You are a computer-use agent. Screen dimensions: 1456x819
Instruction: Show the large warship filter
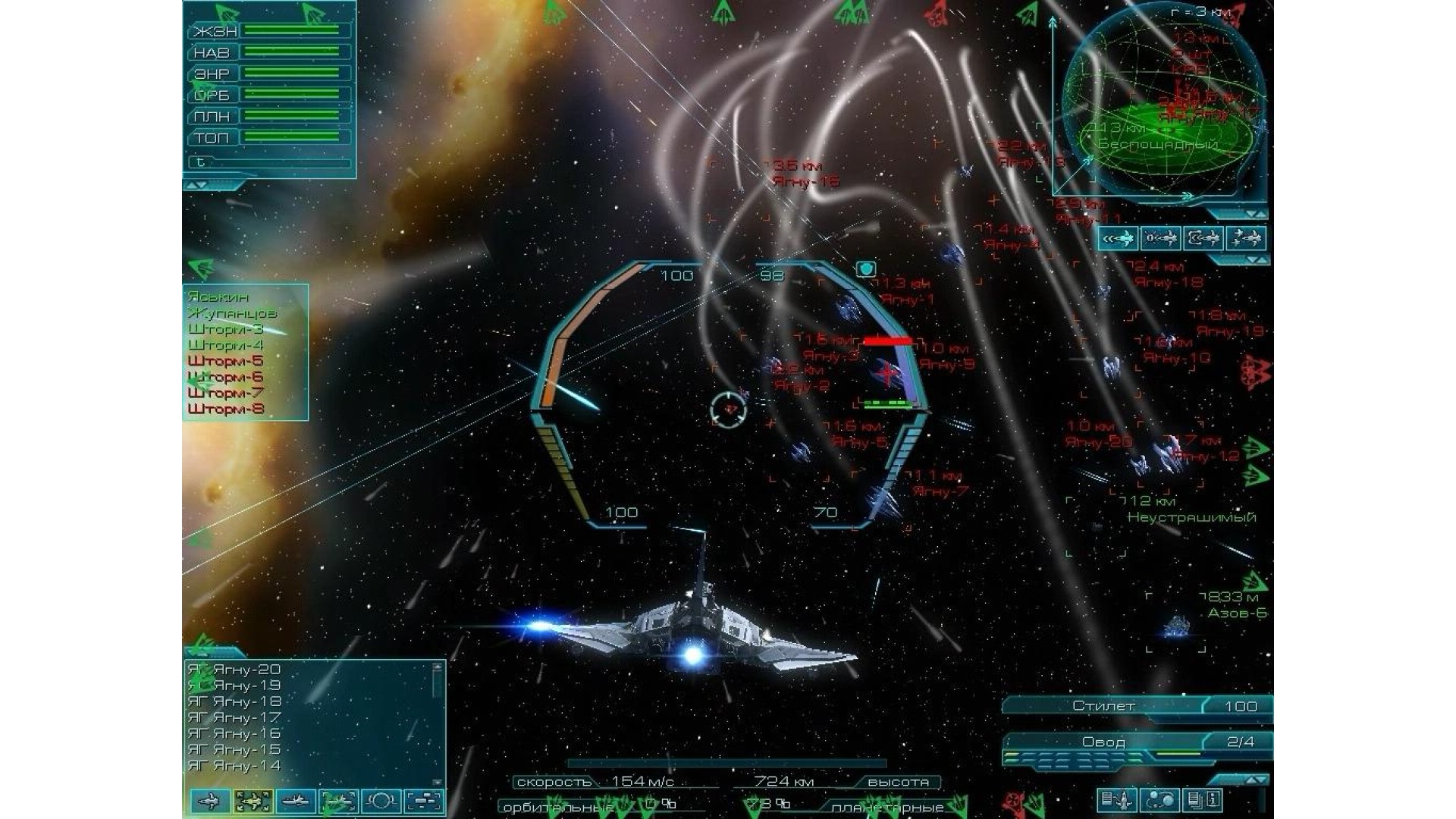point(295,801)
